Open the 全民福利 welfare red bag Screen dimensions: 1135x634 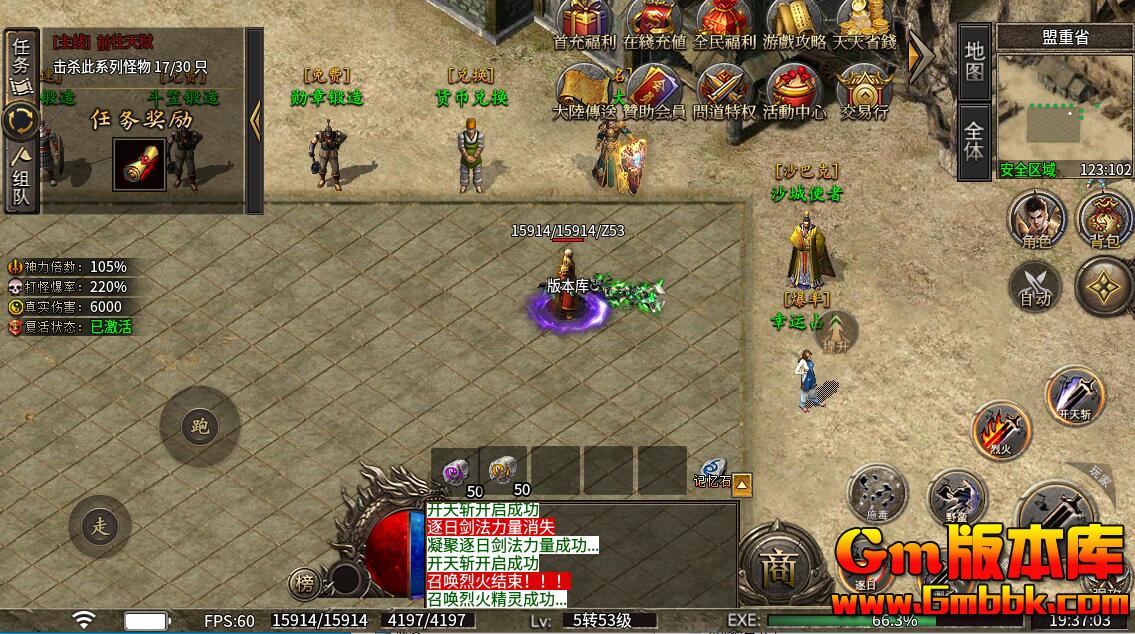724,22
